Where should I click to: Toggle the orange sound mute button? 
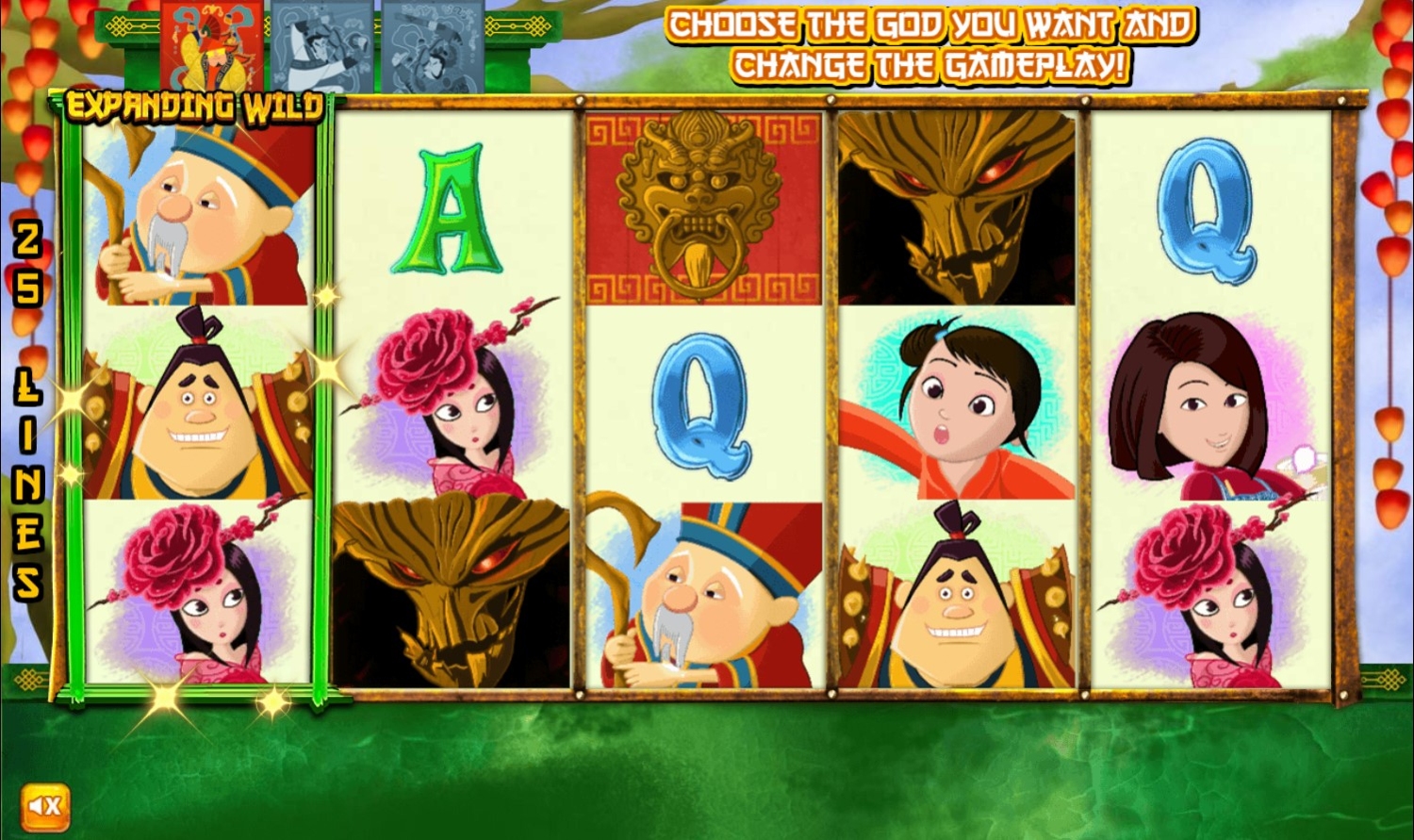pyautogui.click(x=44, y=807)
